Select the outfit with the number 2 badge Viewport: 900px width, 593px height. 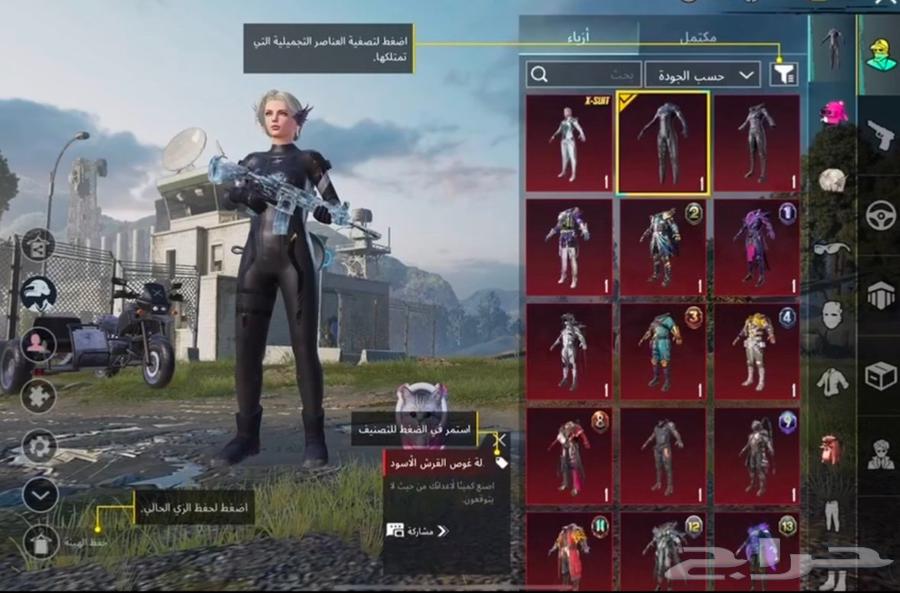[x=662, y=247]
